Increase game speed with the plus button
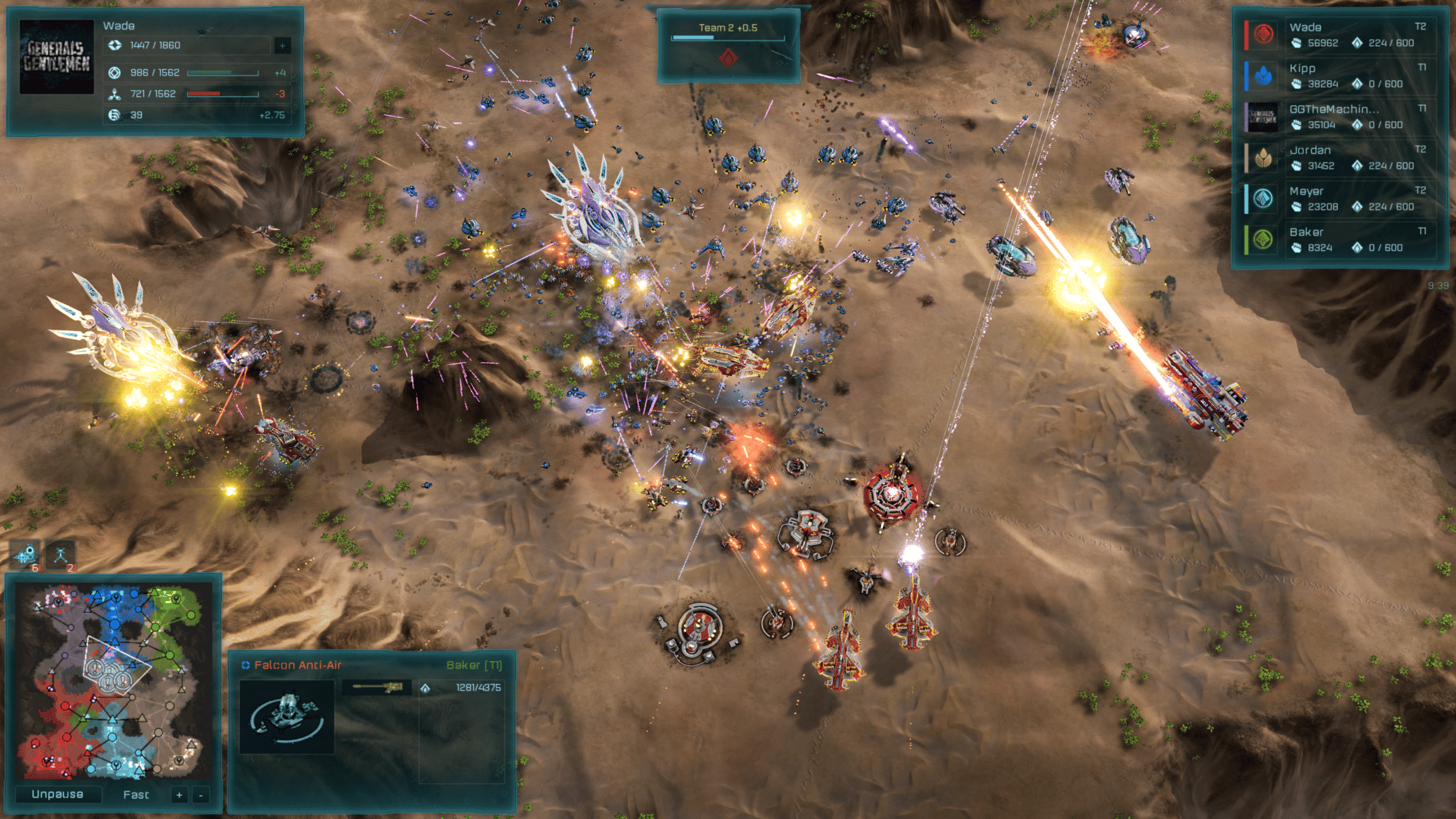 180,795
